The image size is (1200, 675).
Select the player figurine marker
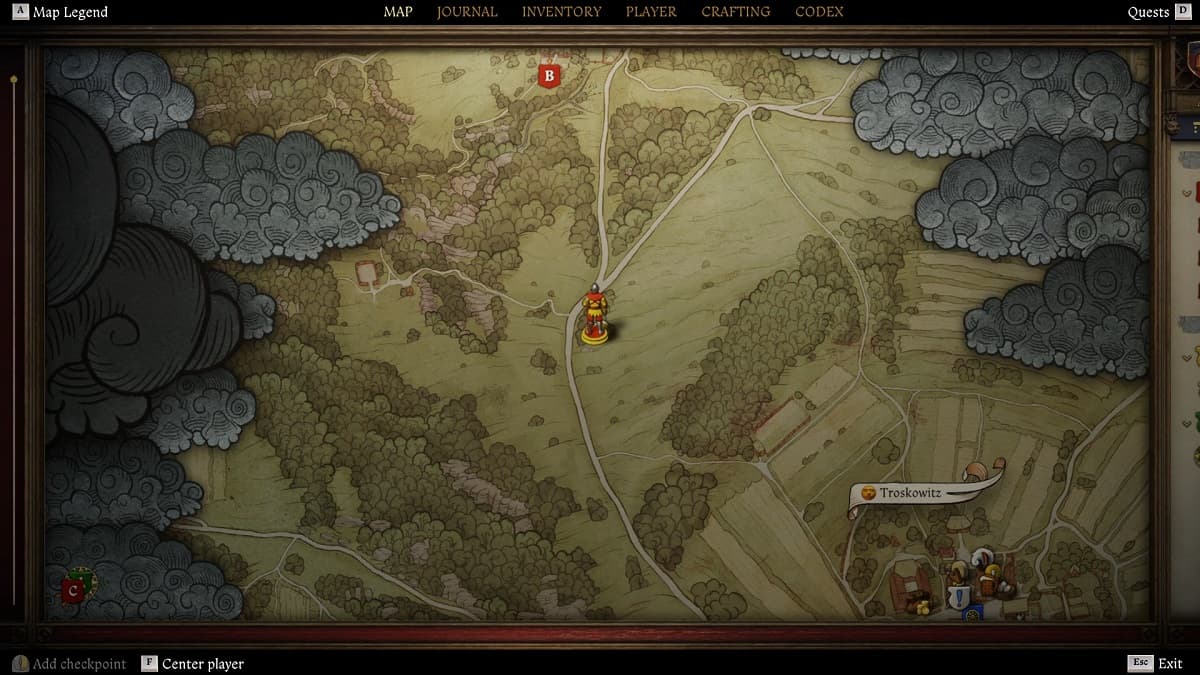tap(595, 315)
